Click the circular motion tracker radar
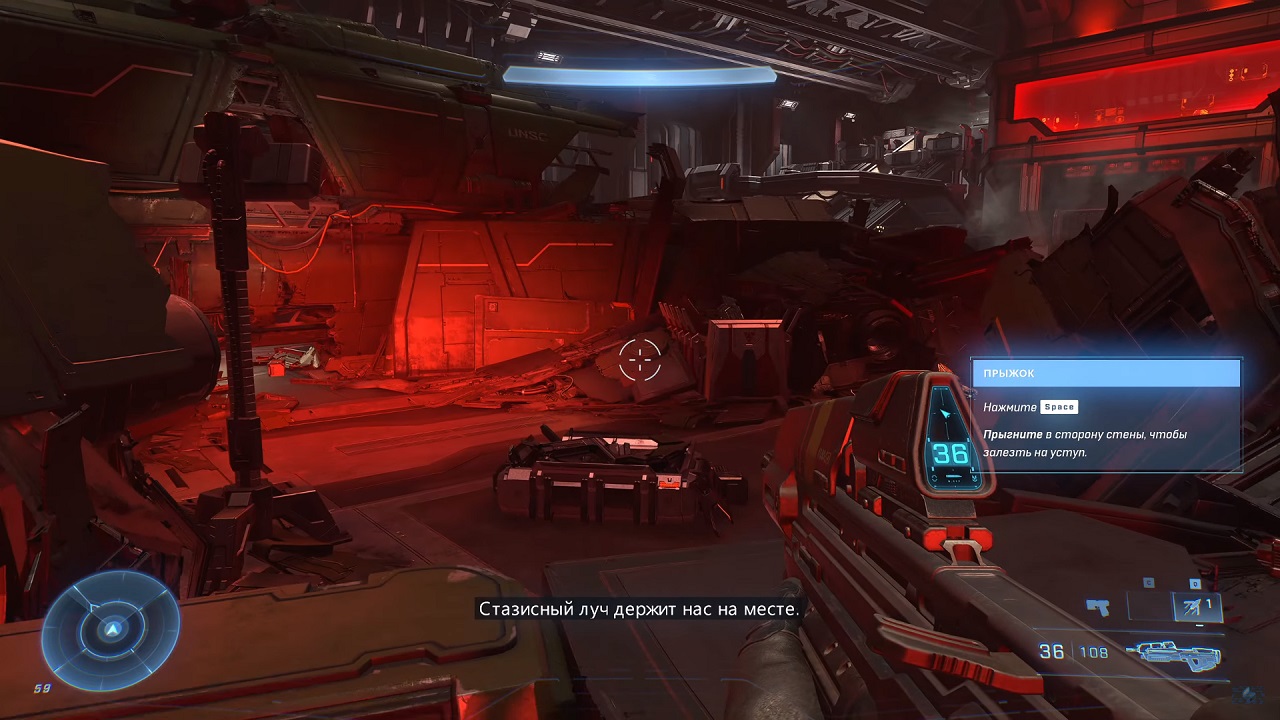This screenshot has width=1280, height=720. click(x=112, y=628)
